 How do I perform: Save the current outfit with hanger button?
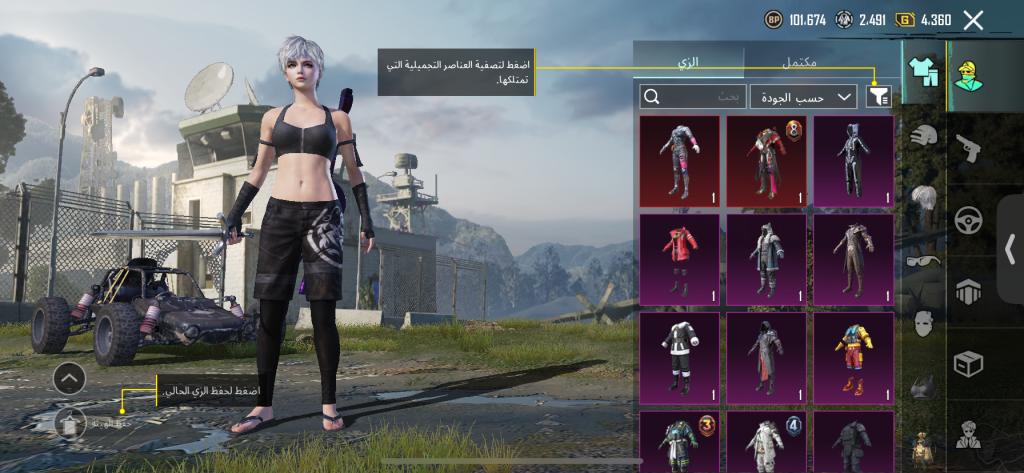coord(69,423)
